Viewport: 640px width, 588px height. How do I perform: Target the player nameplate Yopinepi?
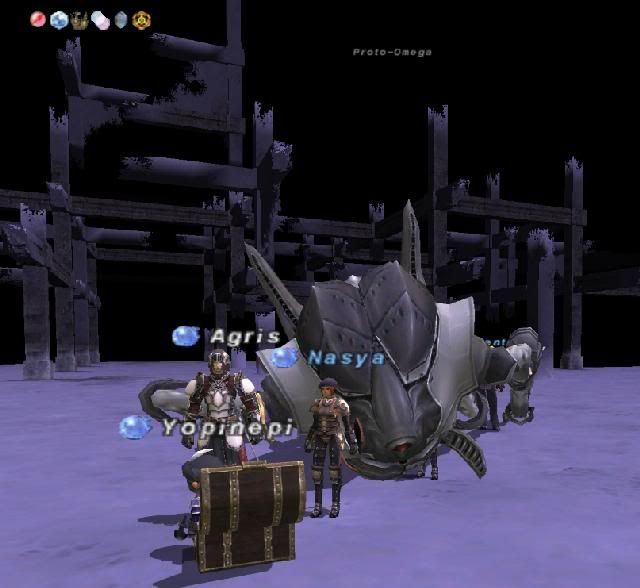coord(228,427)
